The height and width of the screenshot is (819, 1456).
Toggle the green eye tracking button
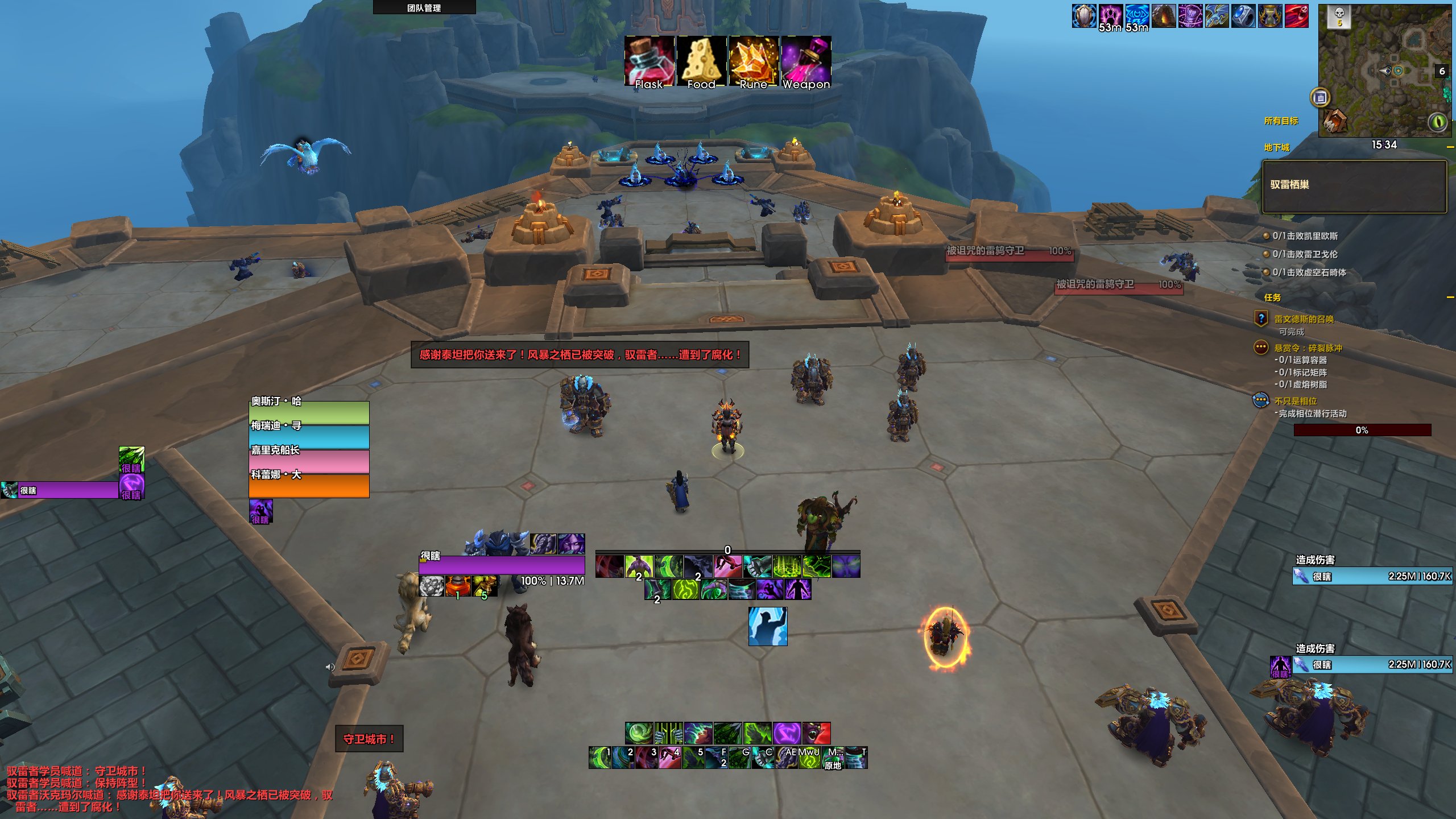point(1438,122)
